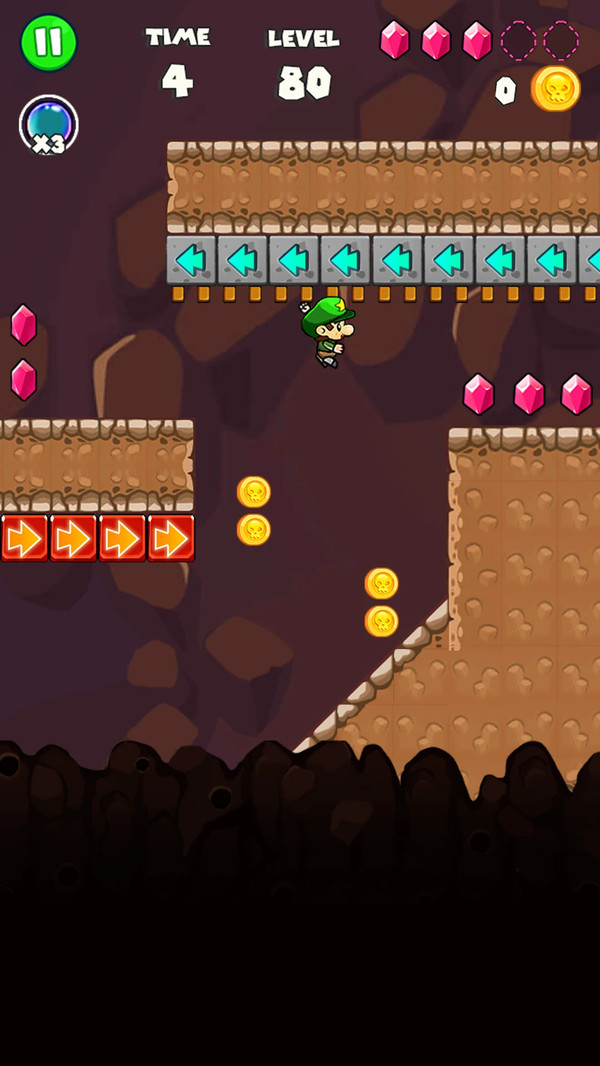Pause the game with the green button
600x1066 pixels.
(x=48, y=43)
